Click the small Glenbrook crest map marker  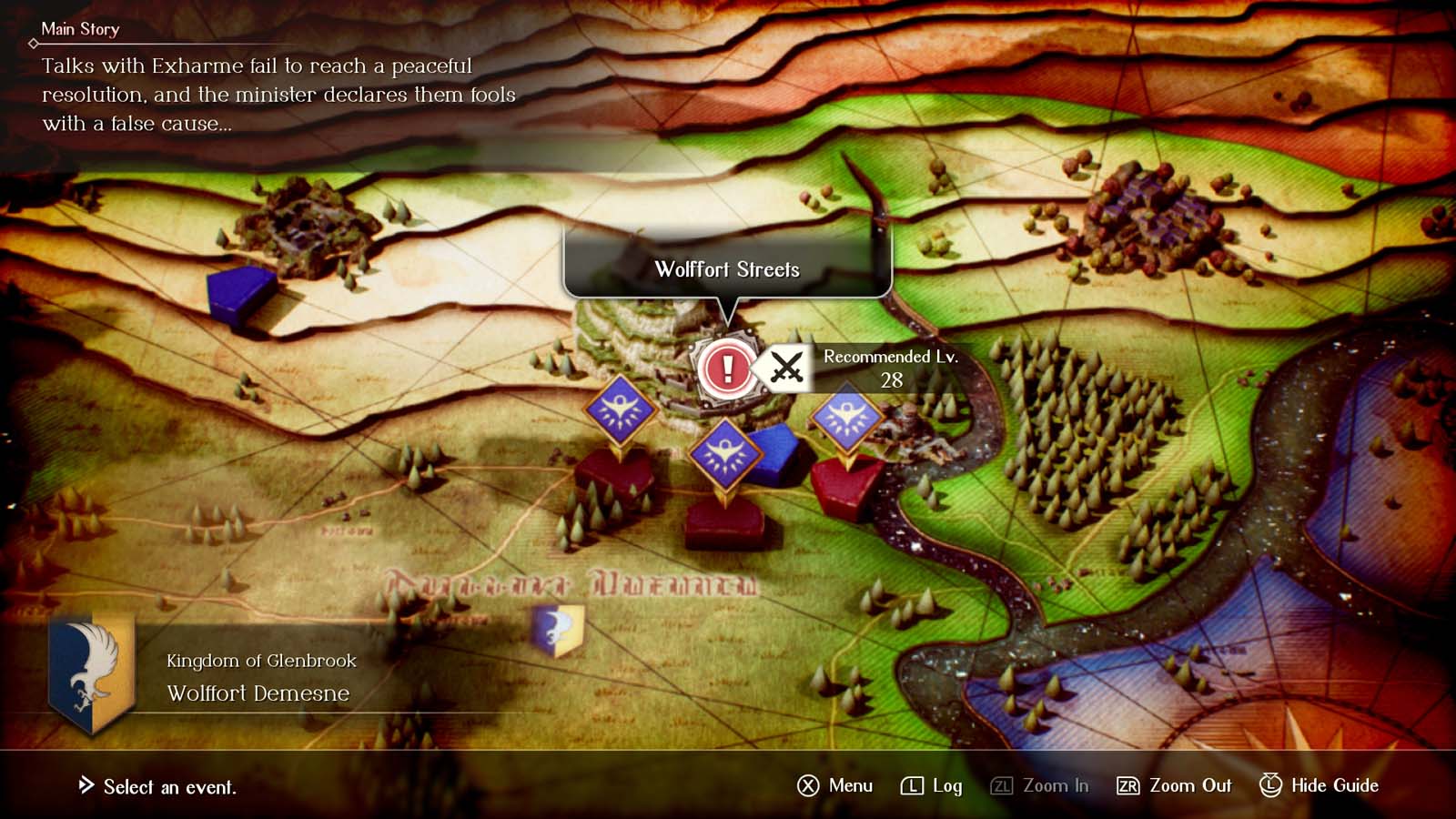pos(557,629)
